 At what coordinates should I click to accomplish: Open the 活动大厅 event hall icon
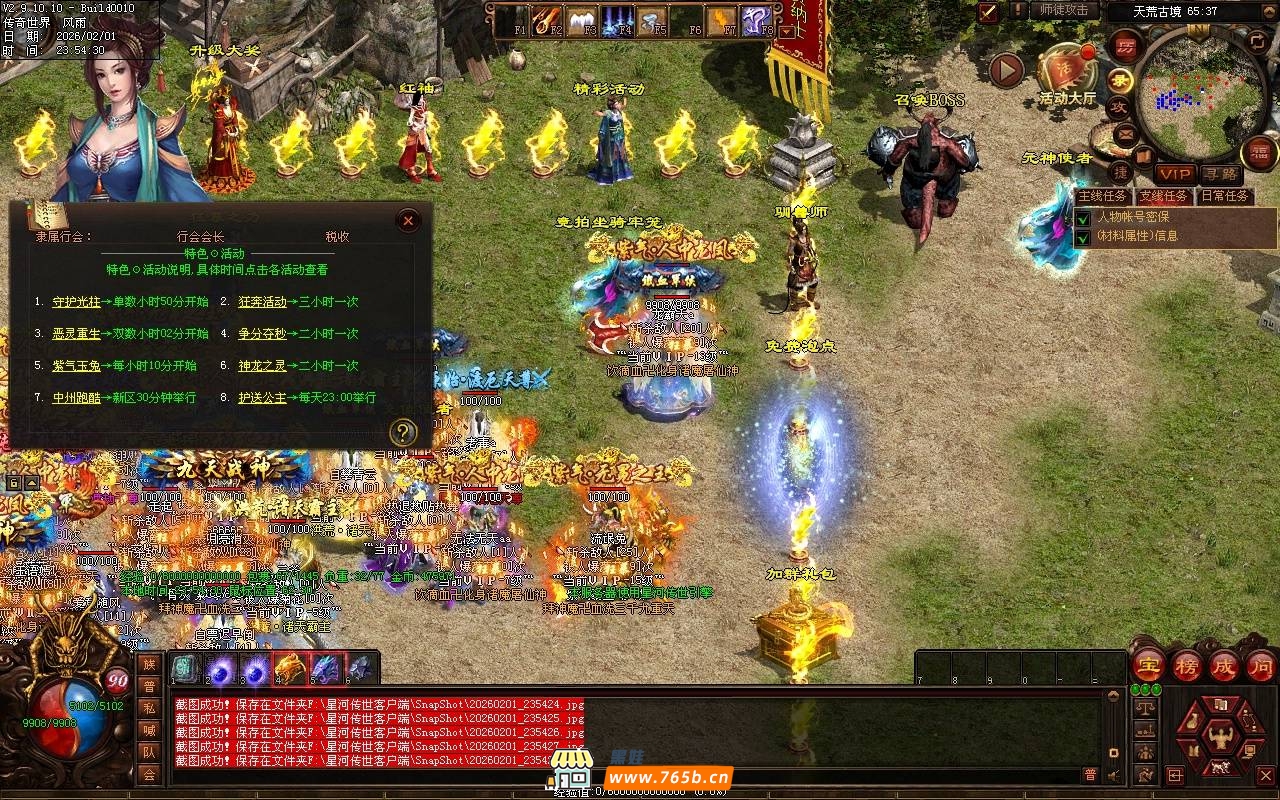pos(1066,75)
